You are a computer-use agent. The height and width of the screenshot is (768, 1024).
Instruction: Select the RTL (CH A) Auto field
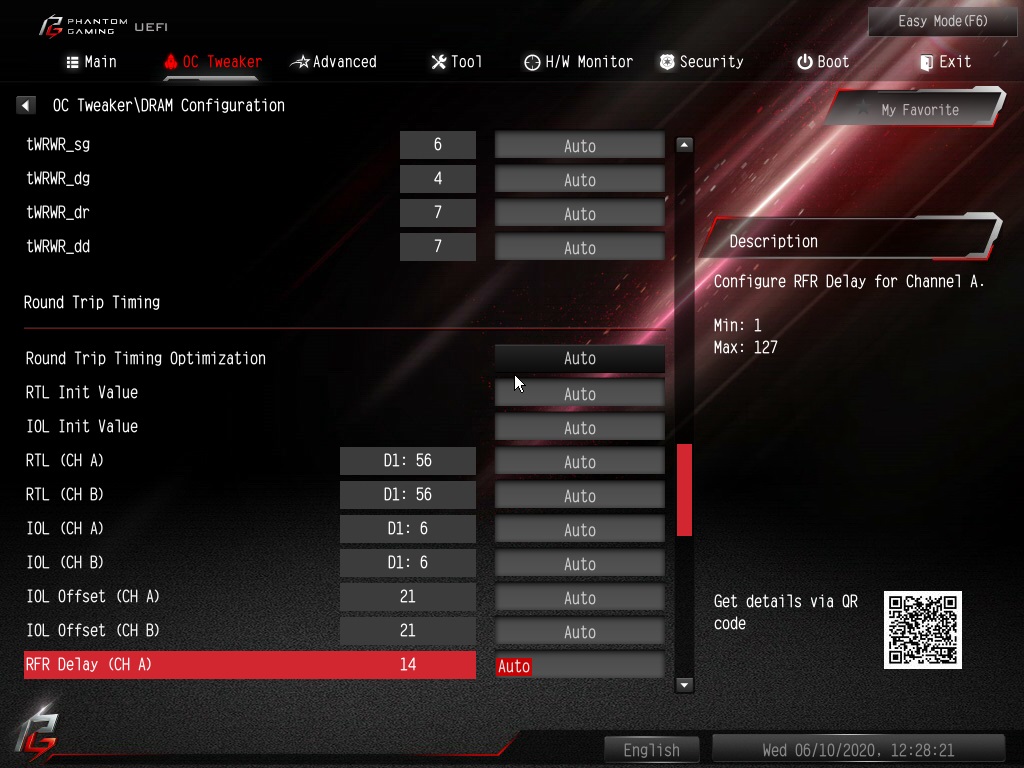pos(580,462)
